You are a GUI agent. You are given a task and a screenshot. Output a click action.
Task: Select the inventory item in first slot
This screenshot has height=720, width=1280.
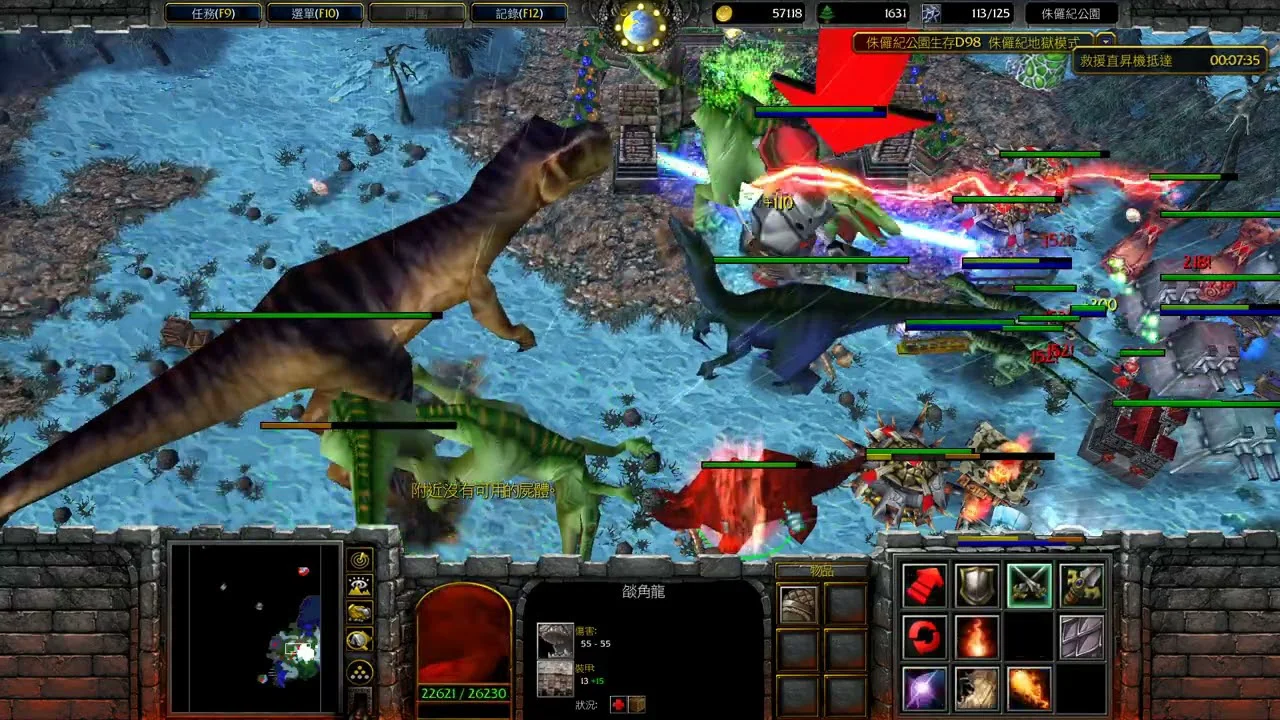tap(798, 604)
